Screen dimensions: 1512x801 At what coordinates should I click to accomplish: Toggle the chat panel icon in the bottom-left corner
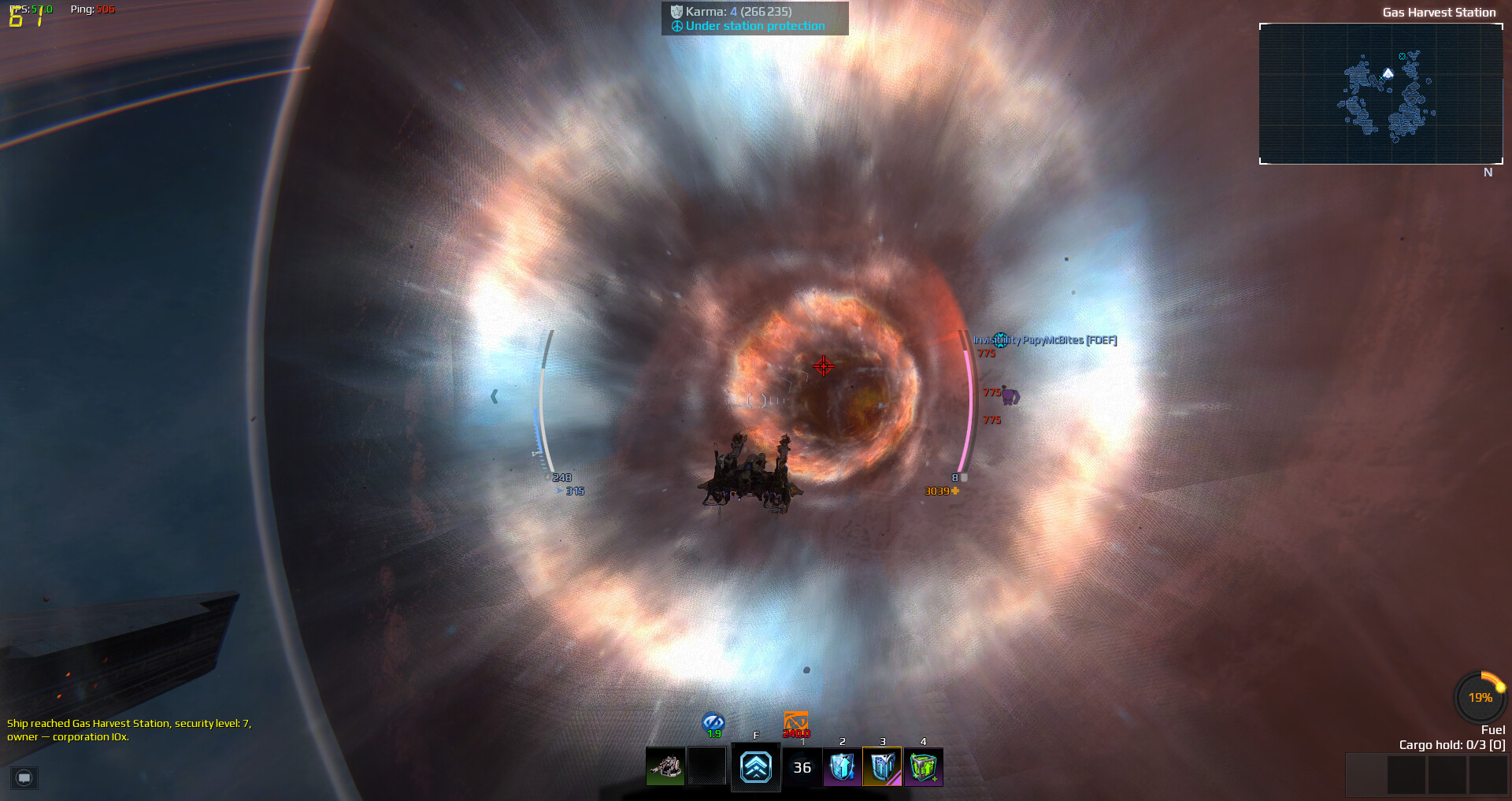[23, 778]
